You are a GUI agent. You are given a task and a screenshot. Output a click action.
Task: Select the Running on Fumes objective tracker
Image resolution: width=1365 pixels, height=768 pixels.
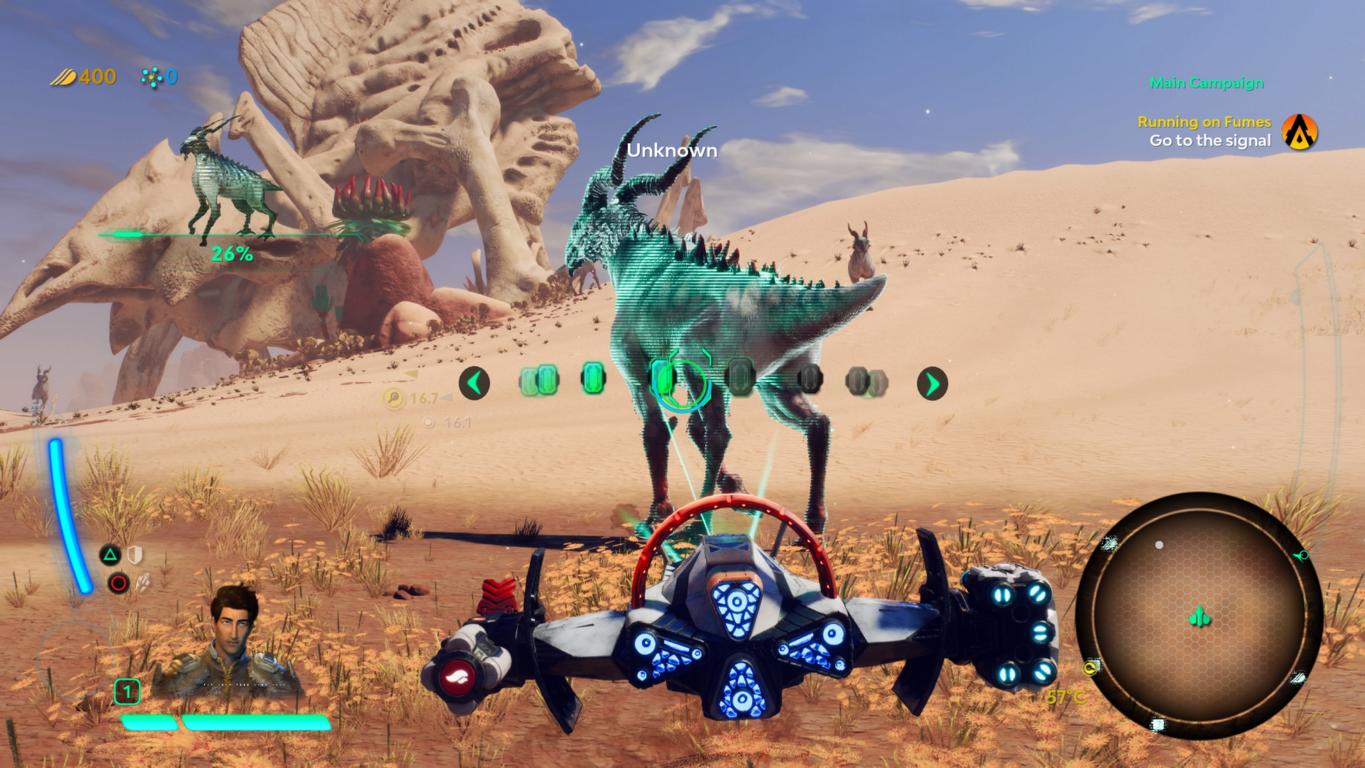coord(1204,122)
